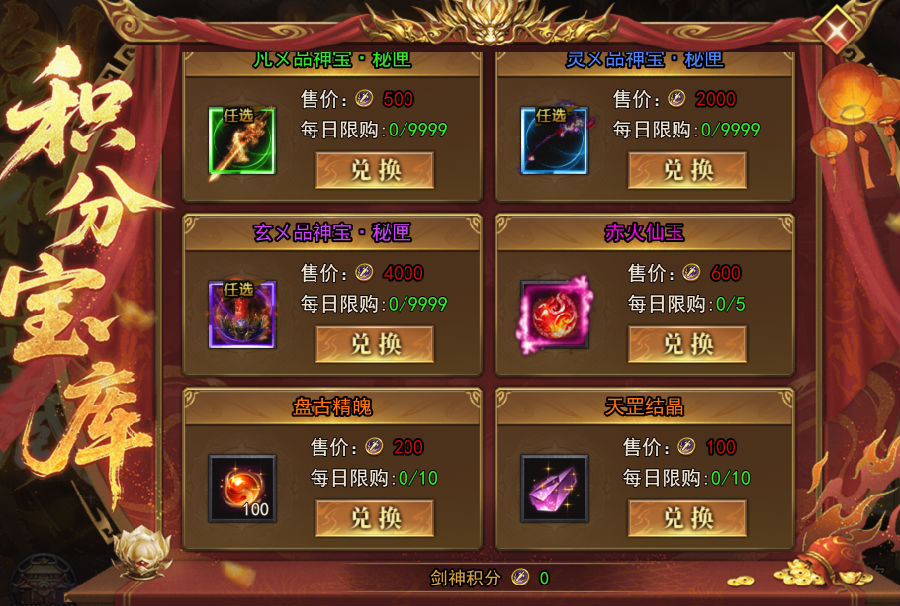
Task: Exchange points for 赤火仙玉
Action: (687, 344)
